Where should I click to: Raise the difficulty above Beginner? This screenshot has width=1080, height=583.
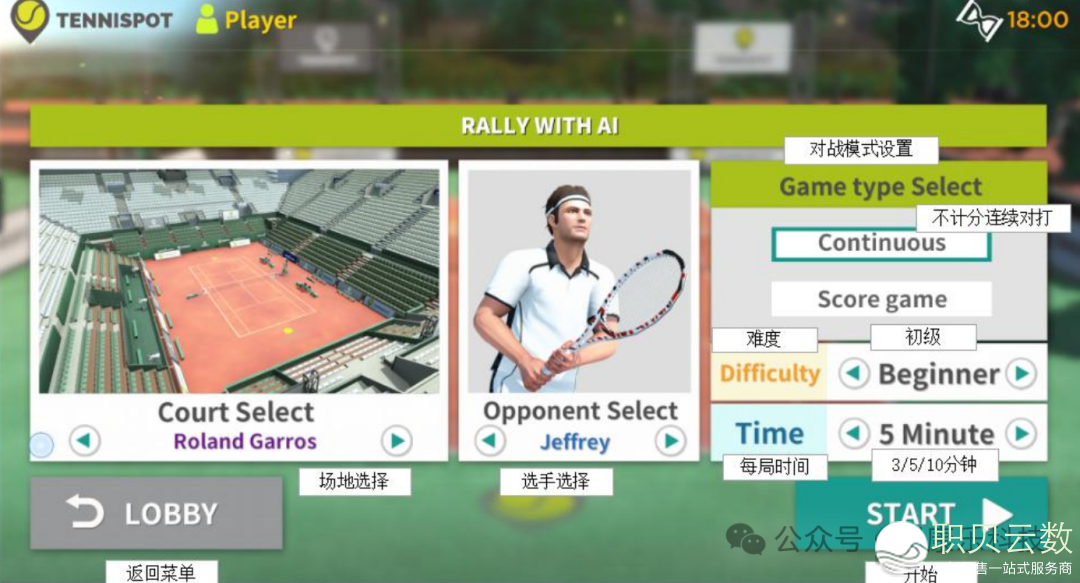point(1020,374)
